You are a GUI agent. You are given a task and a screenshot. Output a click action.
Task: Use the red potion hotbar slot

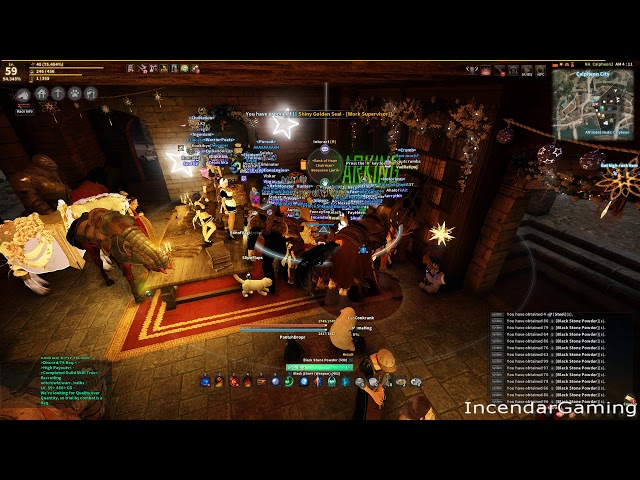[x=233, y=381]
